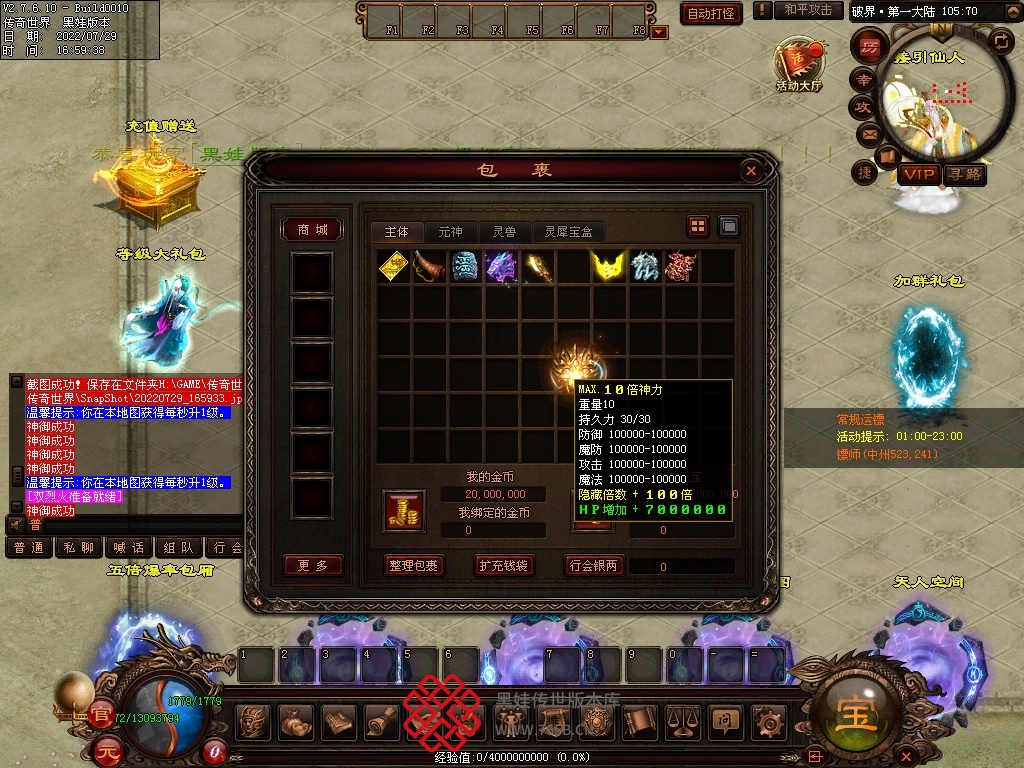Select the red dragon item slot
Screen dimensions: 1024x768
tap(680, 266)
